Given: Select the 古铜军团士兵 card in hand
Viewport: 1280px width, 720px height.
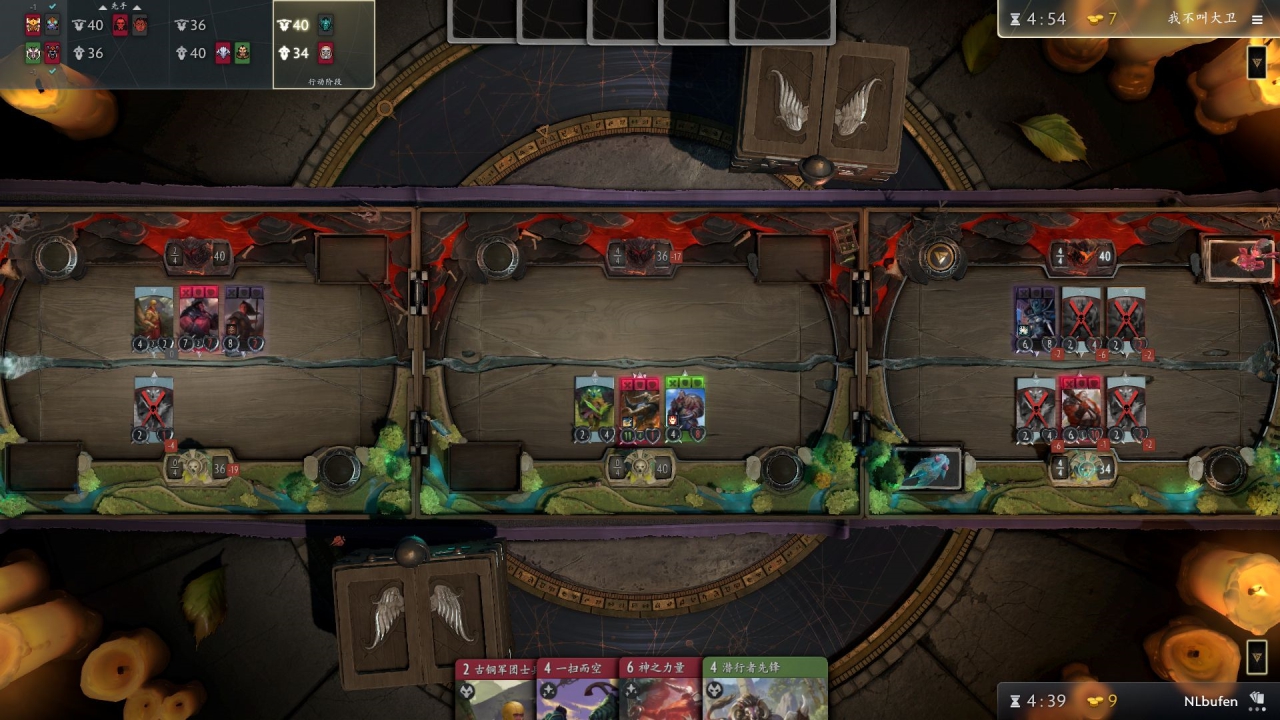Looking at the screenshot, I should tap(496, 690).
